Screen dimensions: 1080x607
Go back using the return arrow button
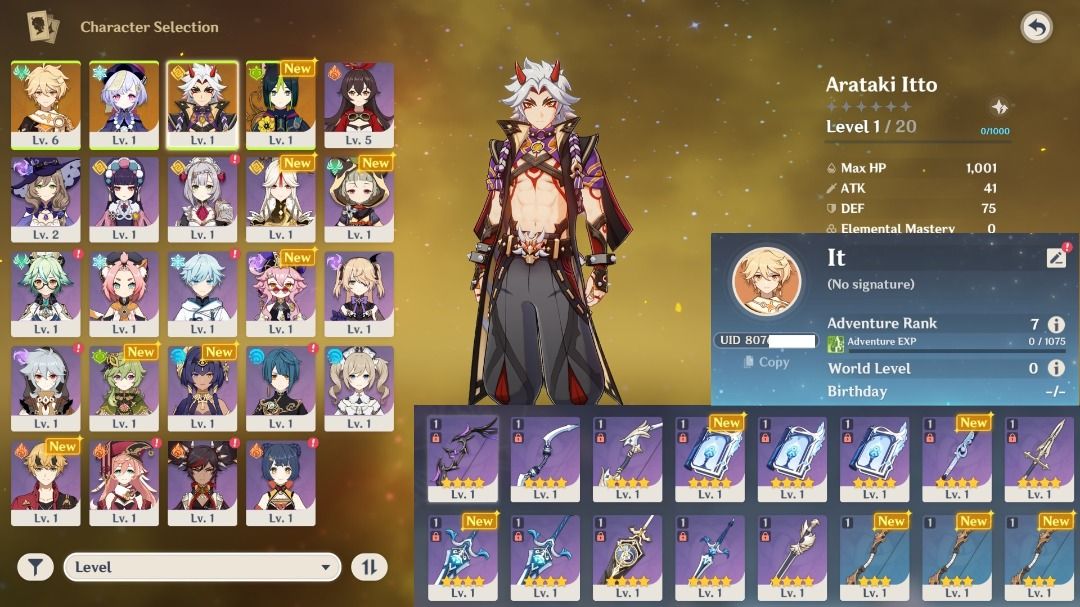coord(1036,27)
